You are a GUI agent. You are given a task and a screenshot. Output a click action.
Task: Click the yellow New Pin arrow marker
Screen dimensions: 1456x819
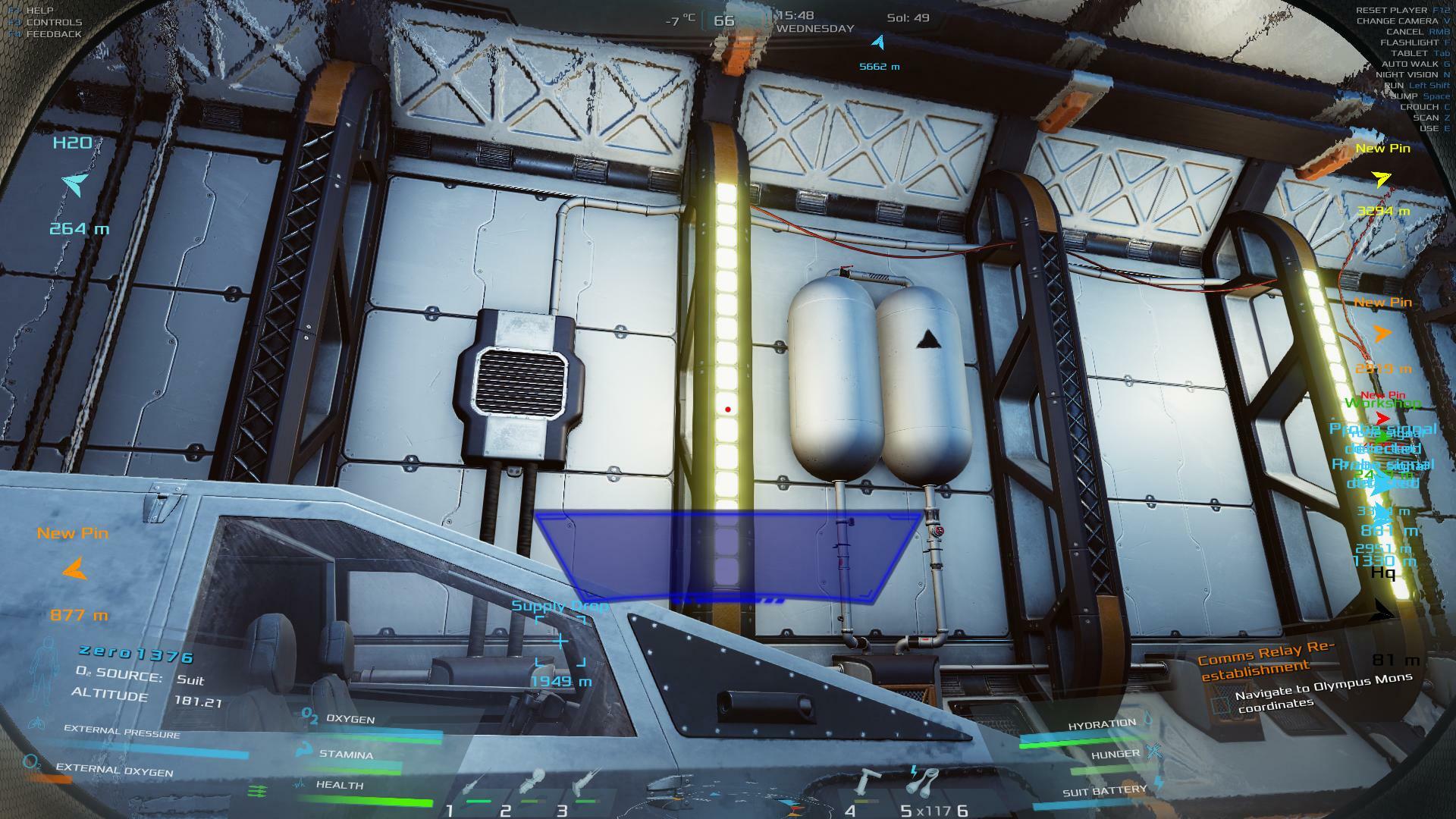coord(1381,180)
